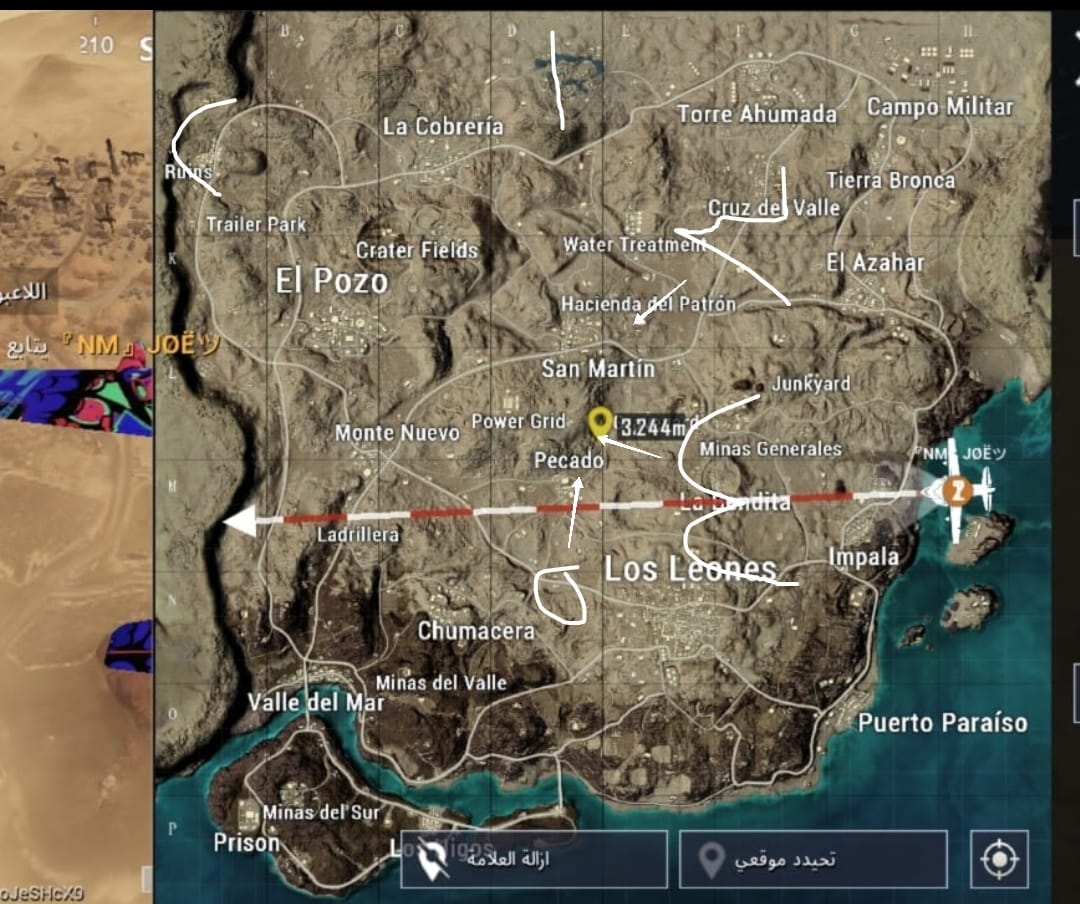
Task: Activate the crosshair recenter map icon
Action: tap(998, 859)
